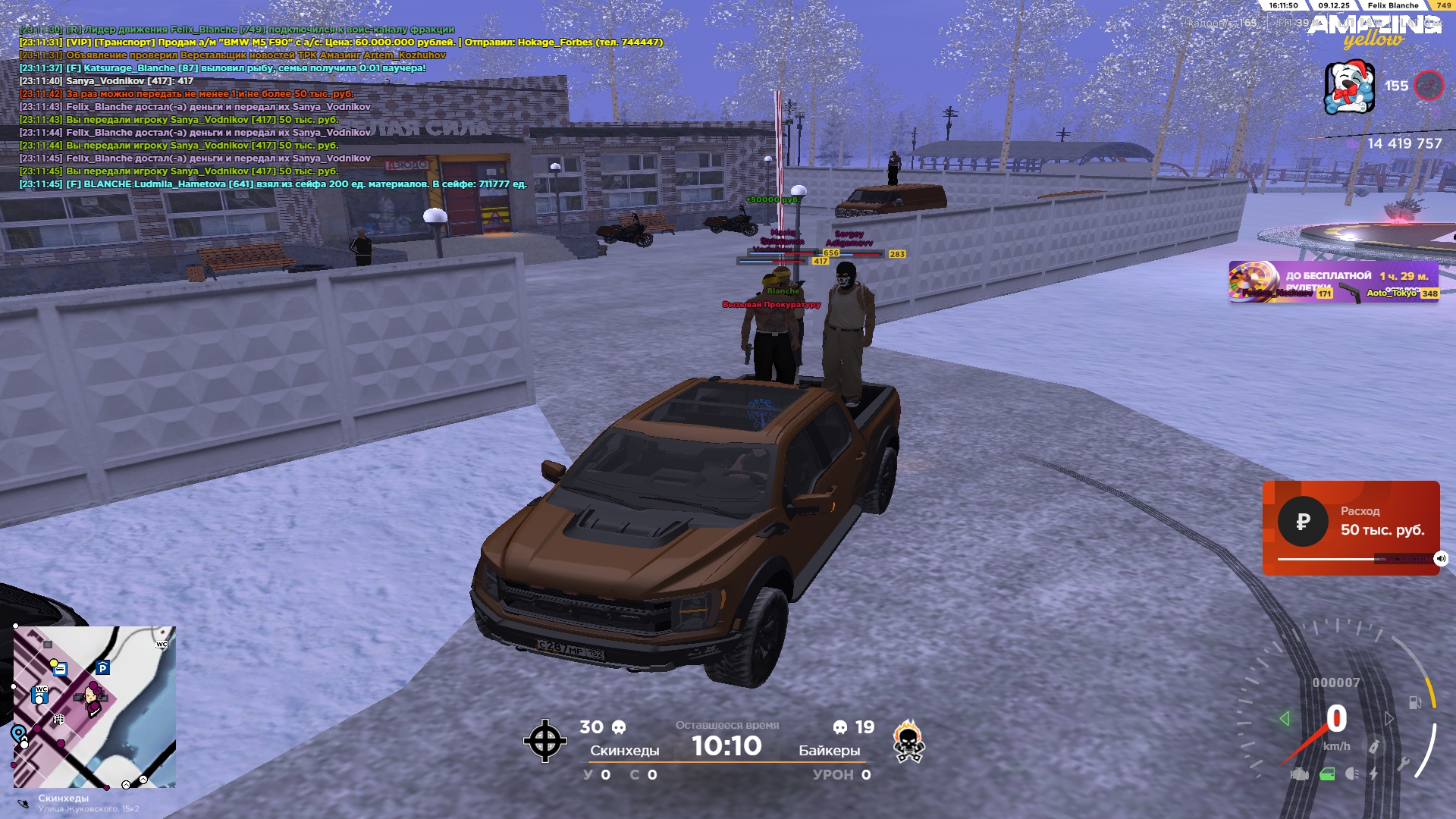Activate the left turn signal arrow

coord(1284,718)
